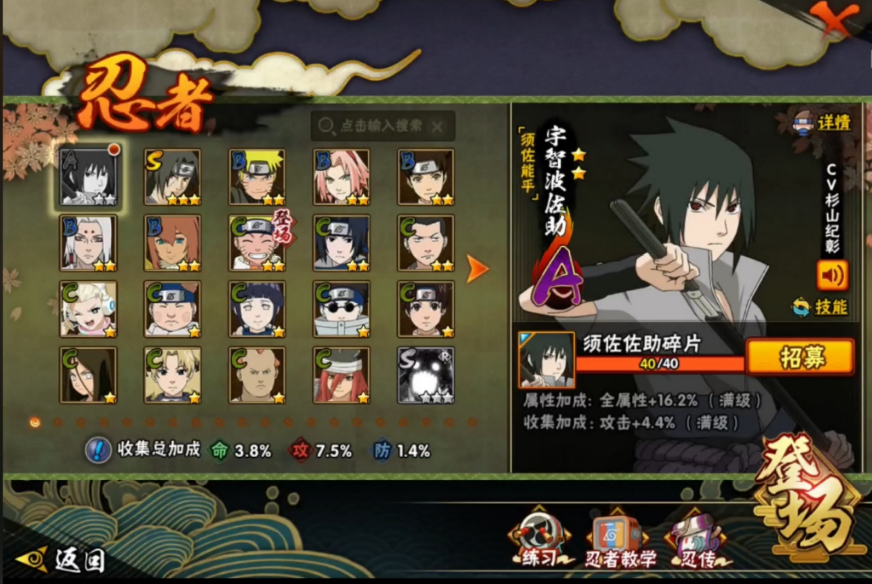This screenshot has height=584, width=872.
Task: Close the ninja screen with the X
Action: [x=829, y=18]
